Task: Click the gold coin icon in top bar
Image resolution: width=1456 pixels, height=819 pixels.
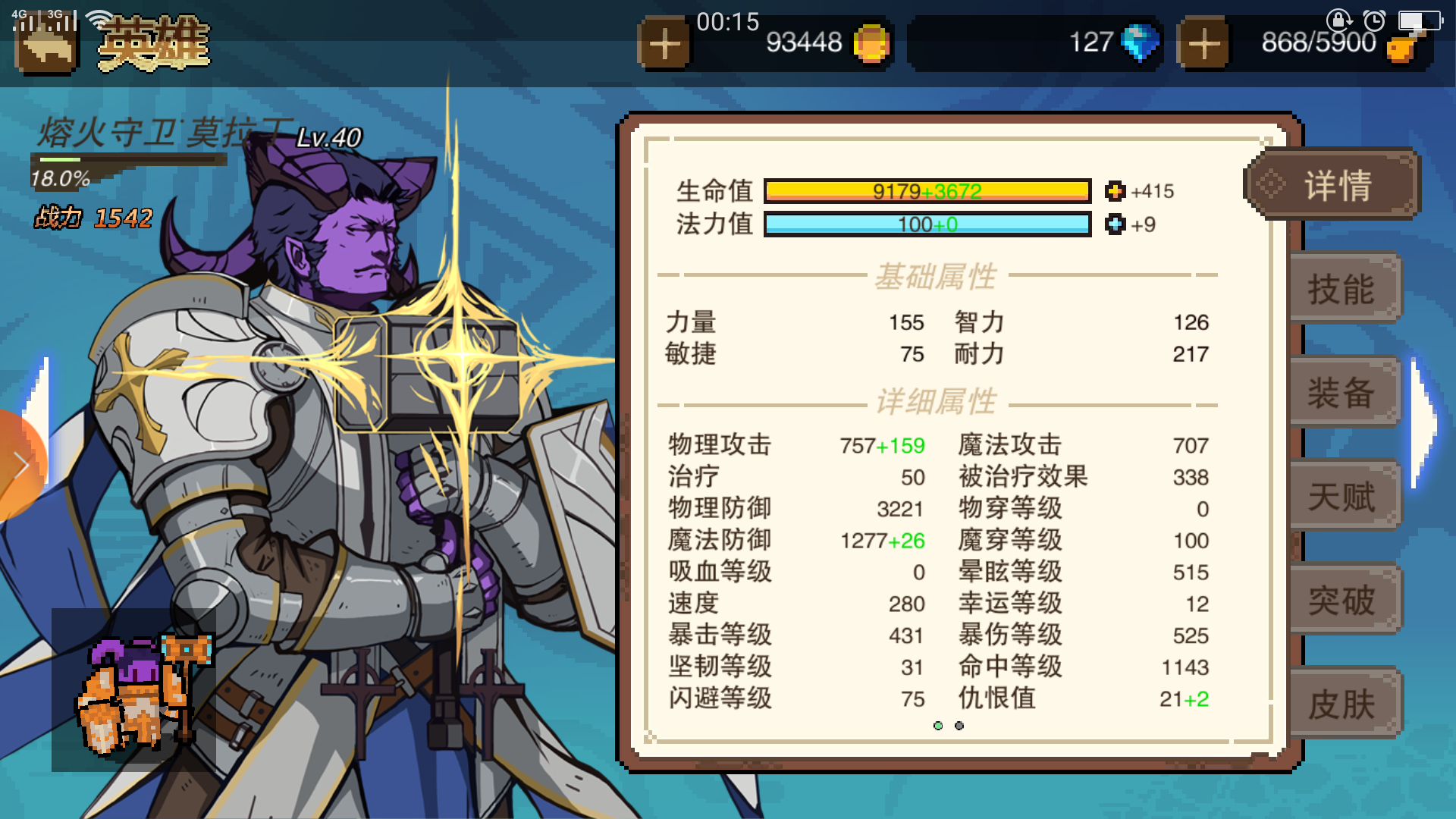Action: [871, 43]
